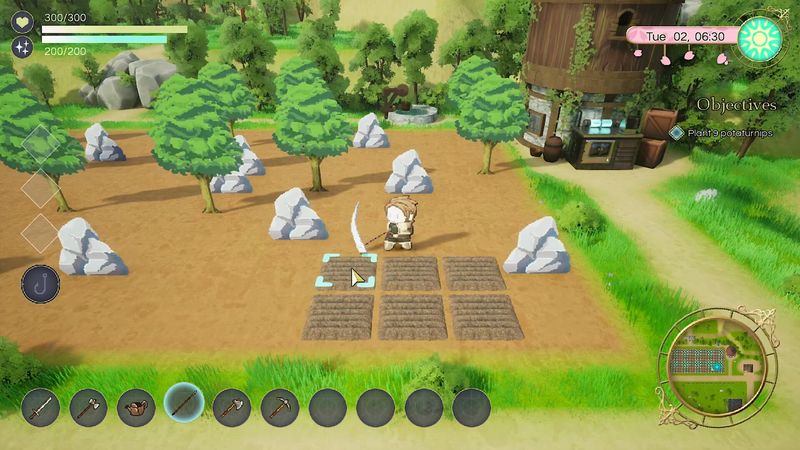Click the highlighted long-handled tool slot
The width and height of the screenshot is (800, 450).
[x=184, y=404]
